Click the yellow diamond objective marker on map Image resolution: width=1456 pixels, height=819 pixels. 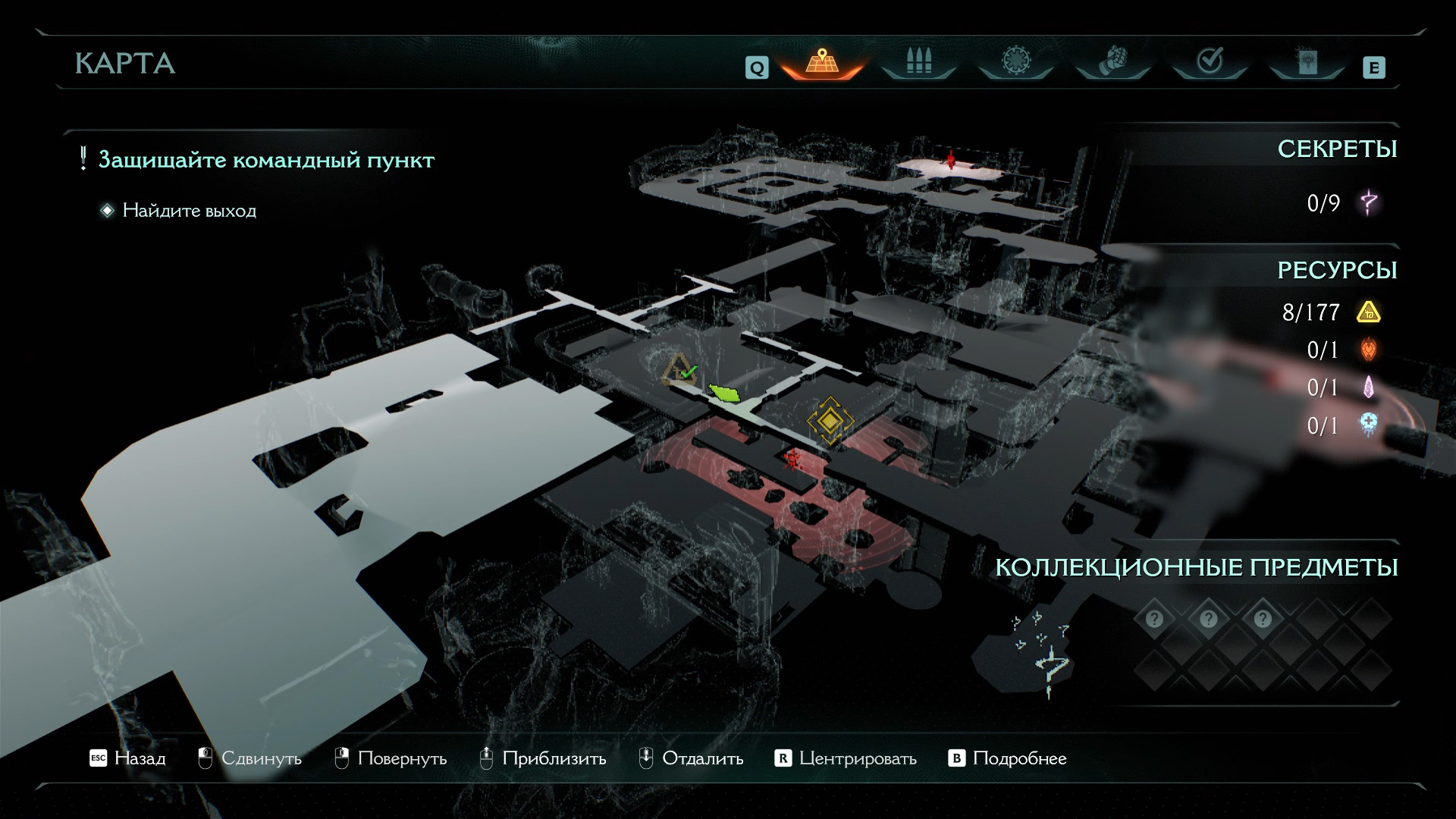(830, 419)
